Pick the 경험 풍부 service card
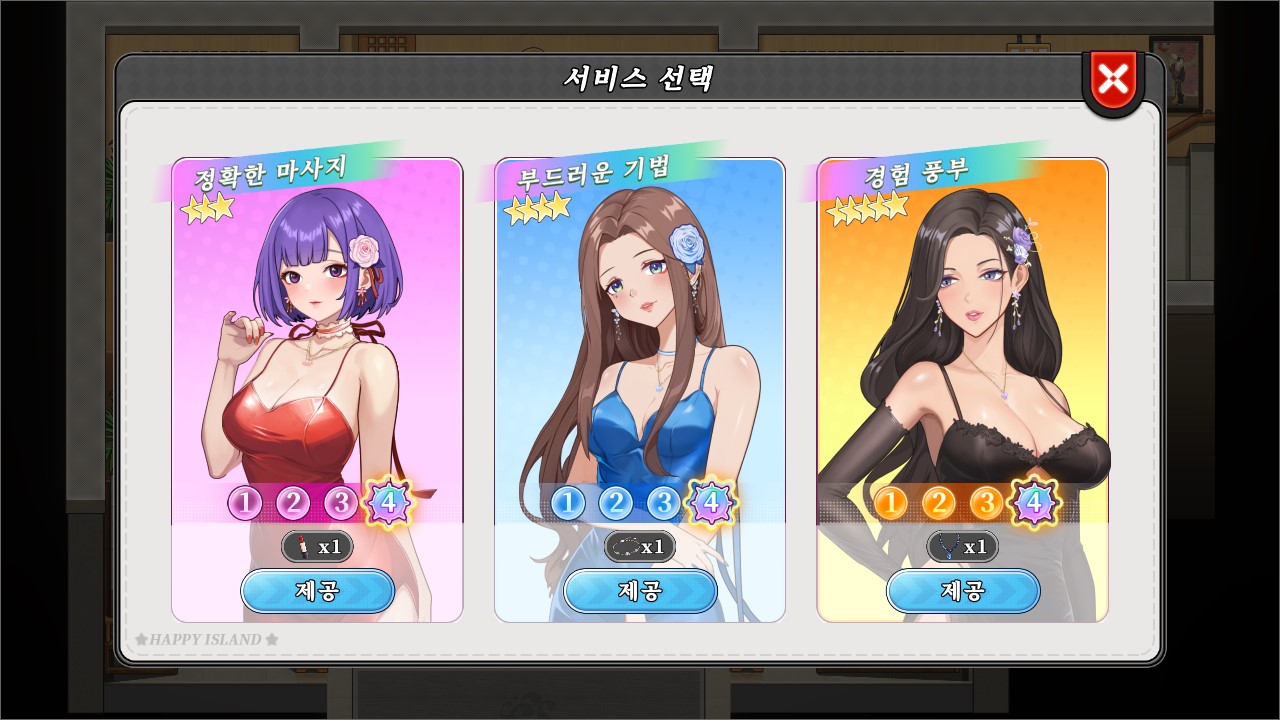 tap(962, 330)
